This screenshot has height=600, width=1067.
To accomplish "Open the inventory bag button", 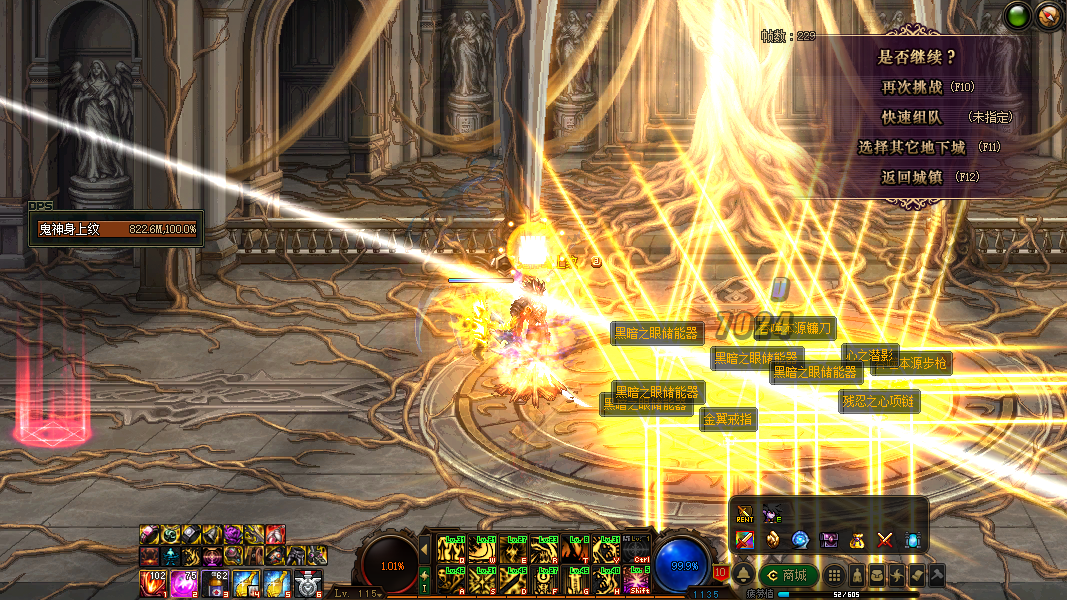I will pos(877,576).
